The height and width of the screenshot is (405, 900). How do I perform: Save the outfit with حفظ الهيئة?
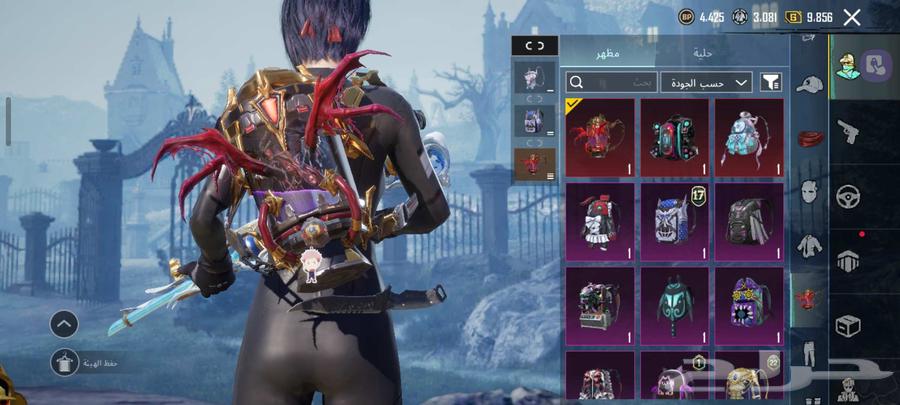click(x=65, y=363)
